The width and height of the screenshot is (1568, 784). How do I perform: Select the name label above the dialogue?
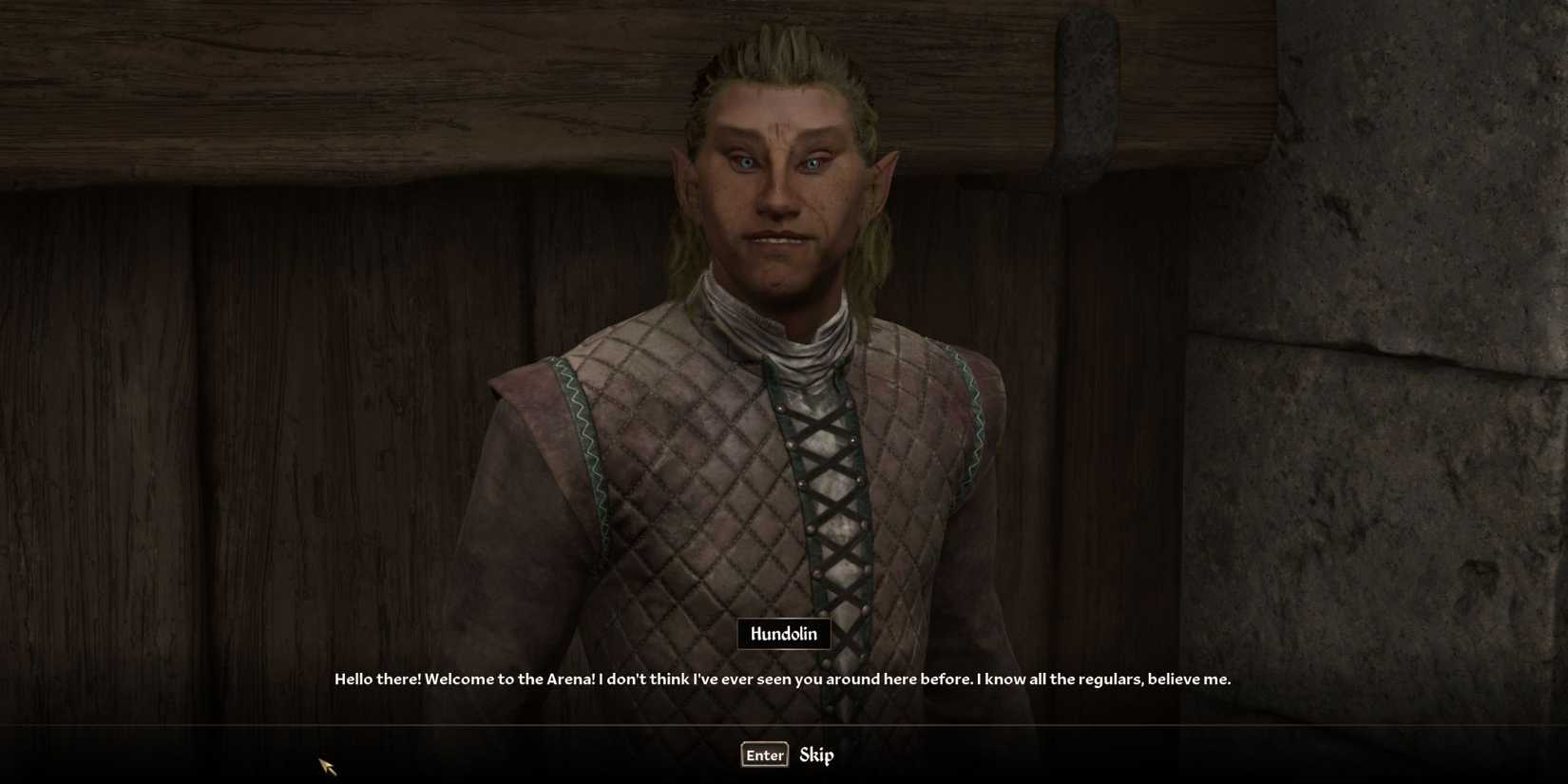click(784, 634)
